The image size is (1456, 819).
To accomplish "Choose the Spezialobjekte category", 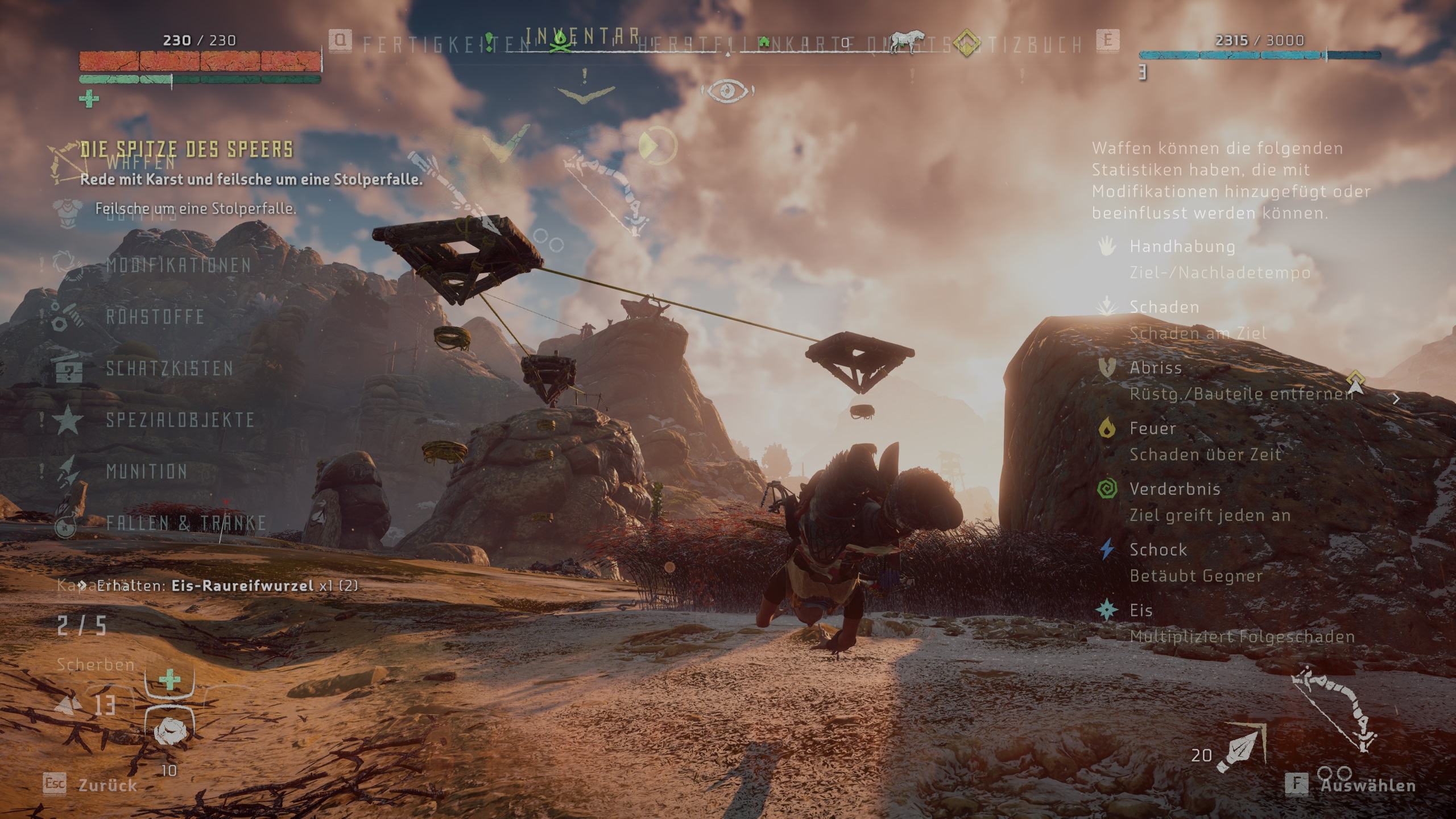I will [180, 420].
